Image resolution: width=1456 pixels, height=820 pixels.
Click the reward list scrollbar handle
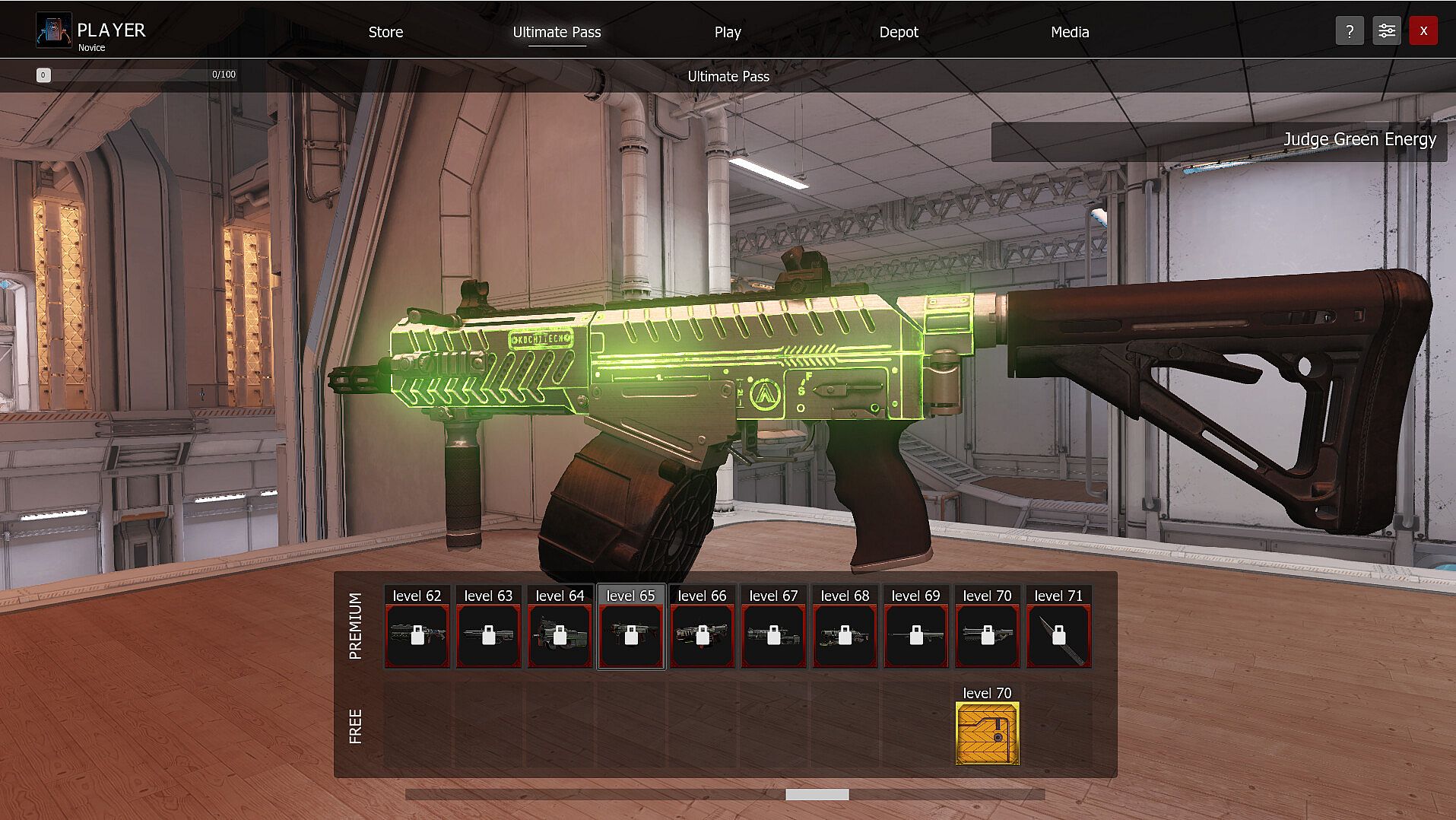(817, 794)
